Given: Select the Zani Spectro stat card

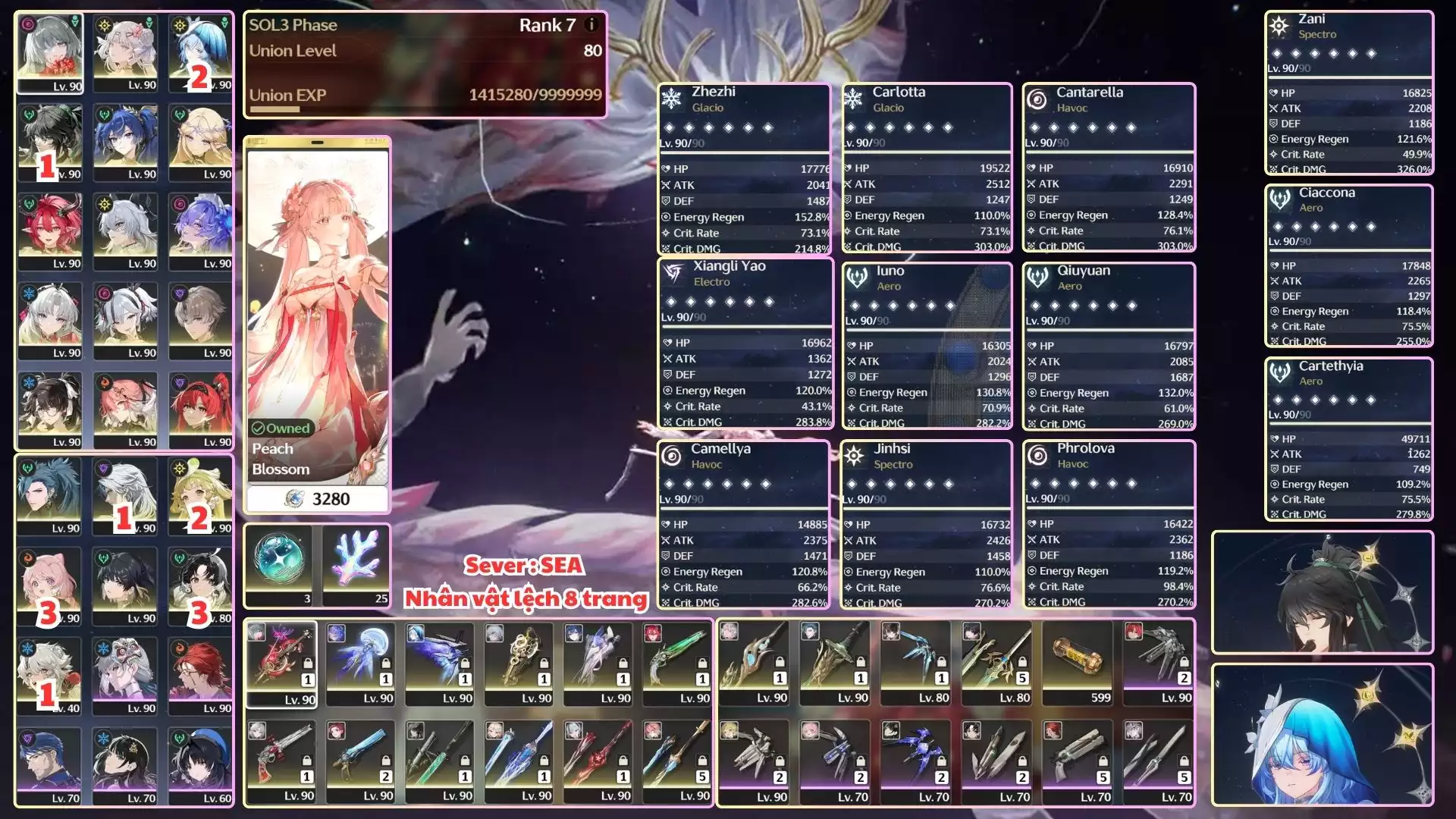Looking at the screenshot, I should coord(1348,93).
